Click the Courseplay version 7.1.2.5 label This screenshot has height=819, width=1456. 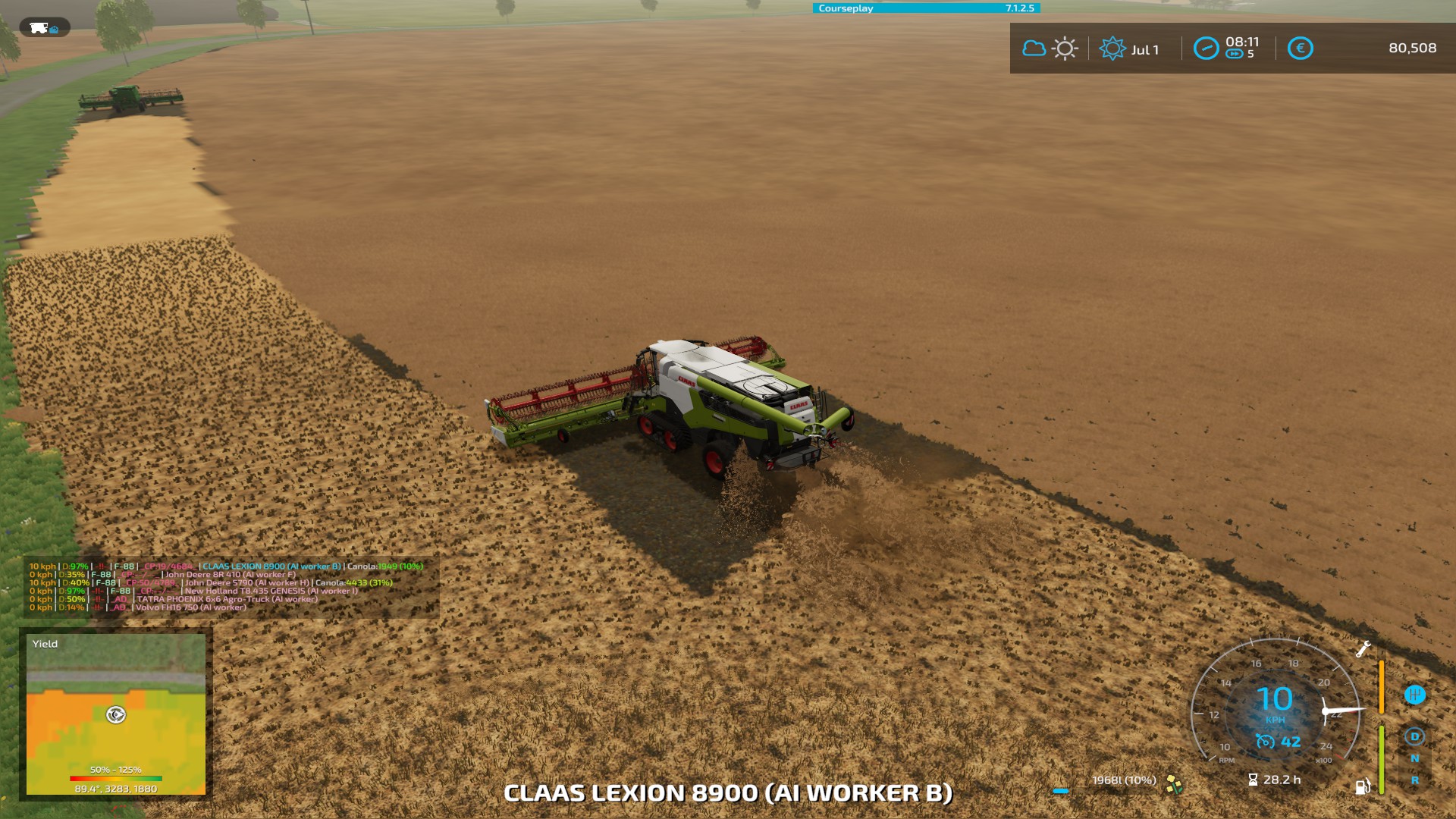point(1020,8)
